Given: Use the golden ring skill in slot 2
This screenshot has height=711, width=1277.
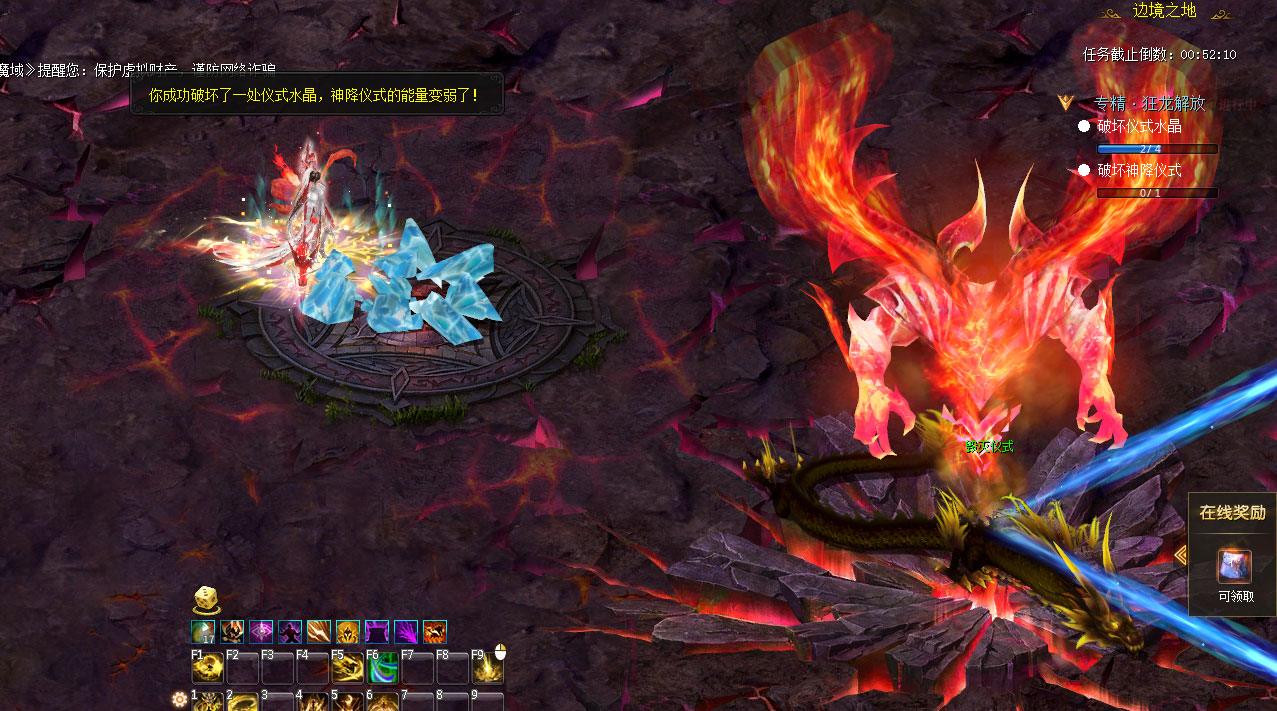Looking at the screenshot, I should point(242,702).
